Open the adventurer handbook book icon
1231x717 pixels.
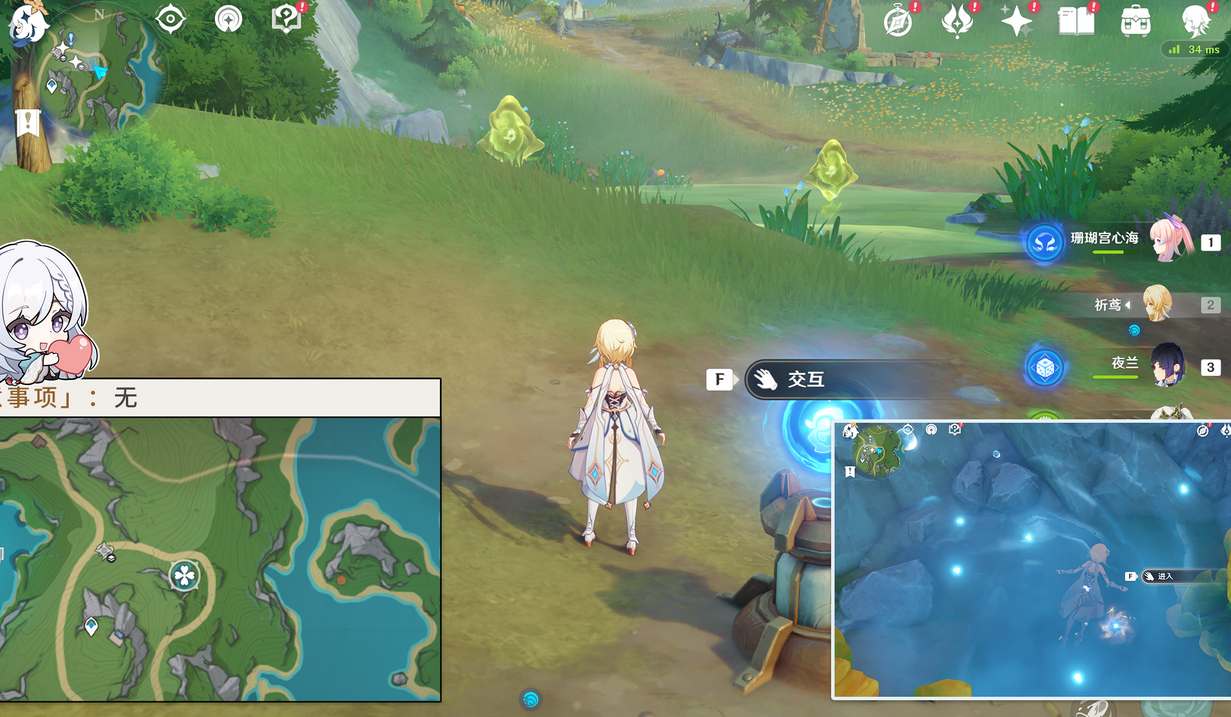1076,21
